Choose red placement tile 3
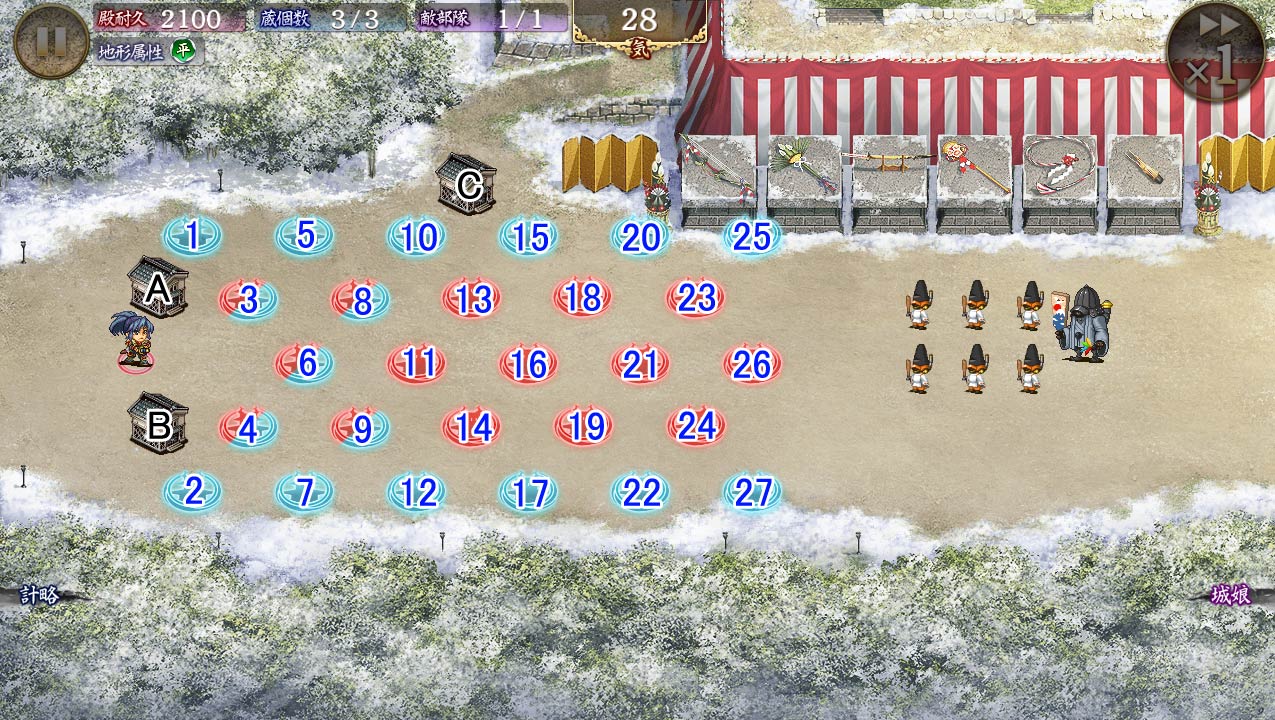The height and width of the screenshot is (720, 1275). click(x=248, y=300)
